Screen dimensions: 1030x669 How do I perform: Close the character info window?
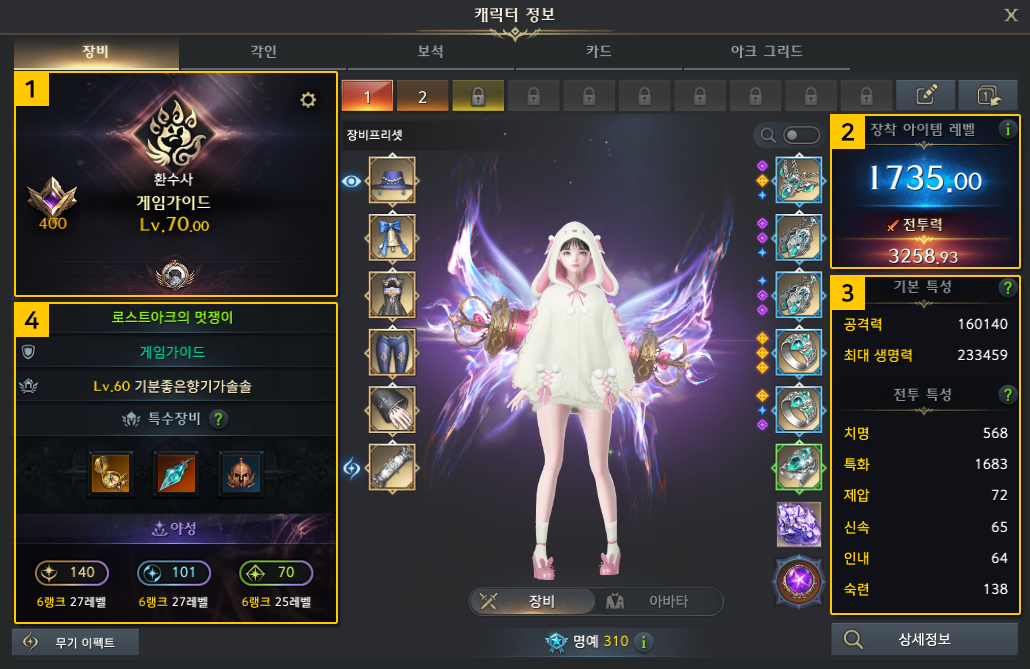tap(1011, 14)
